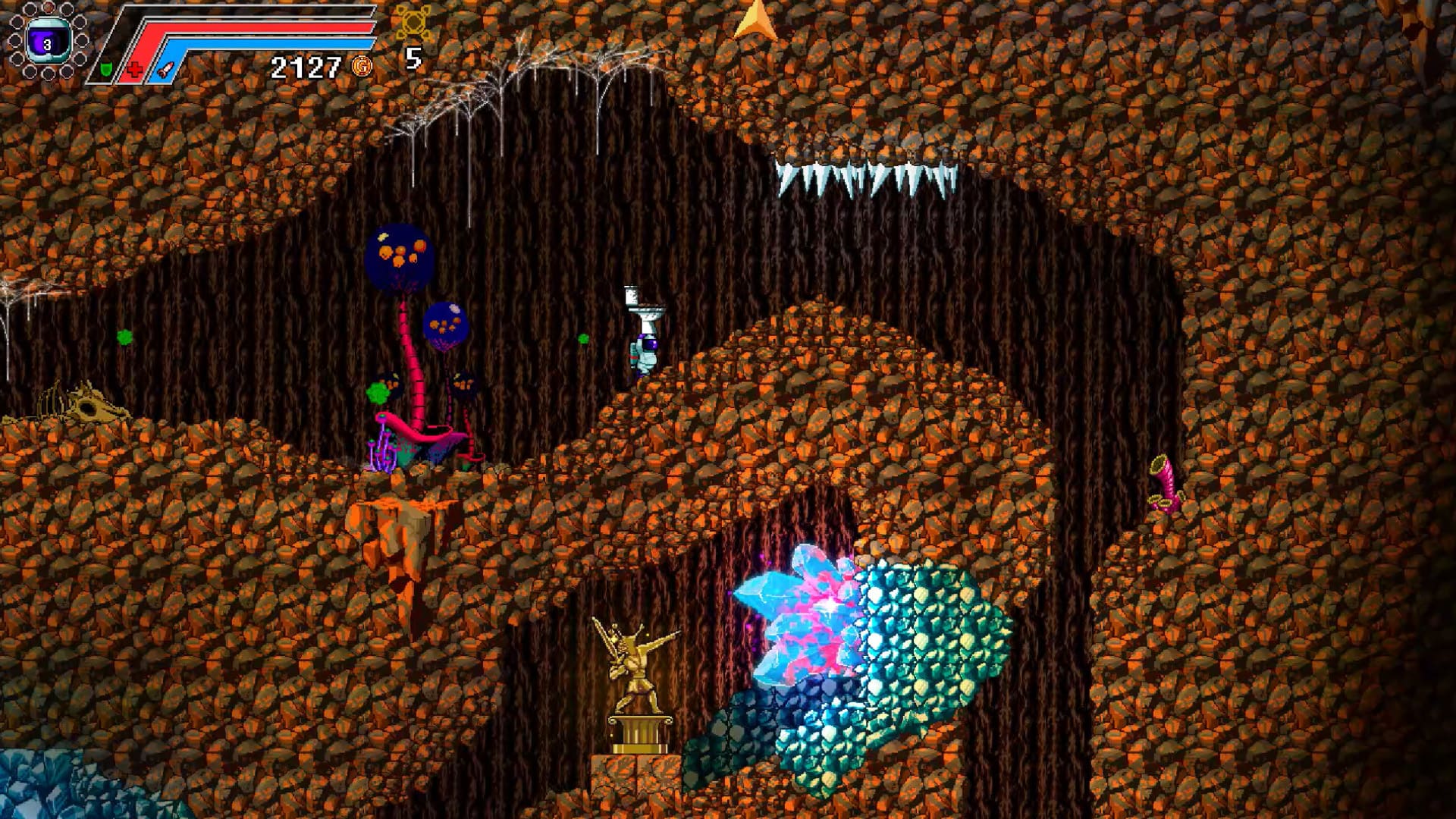Click the red cross health icon
This screenshot has height=819, width=1456.
click(x=135, y=71)
